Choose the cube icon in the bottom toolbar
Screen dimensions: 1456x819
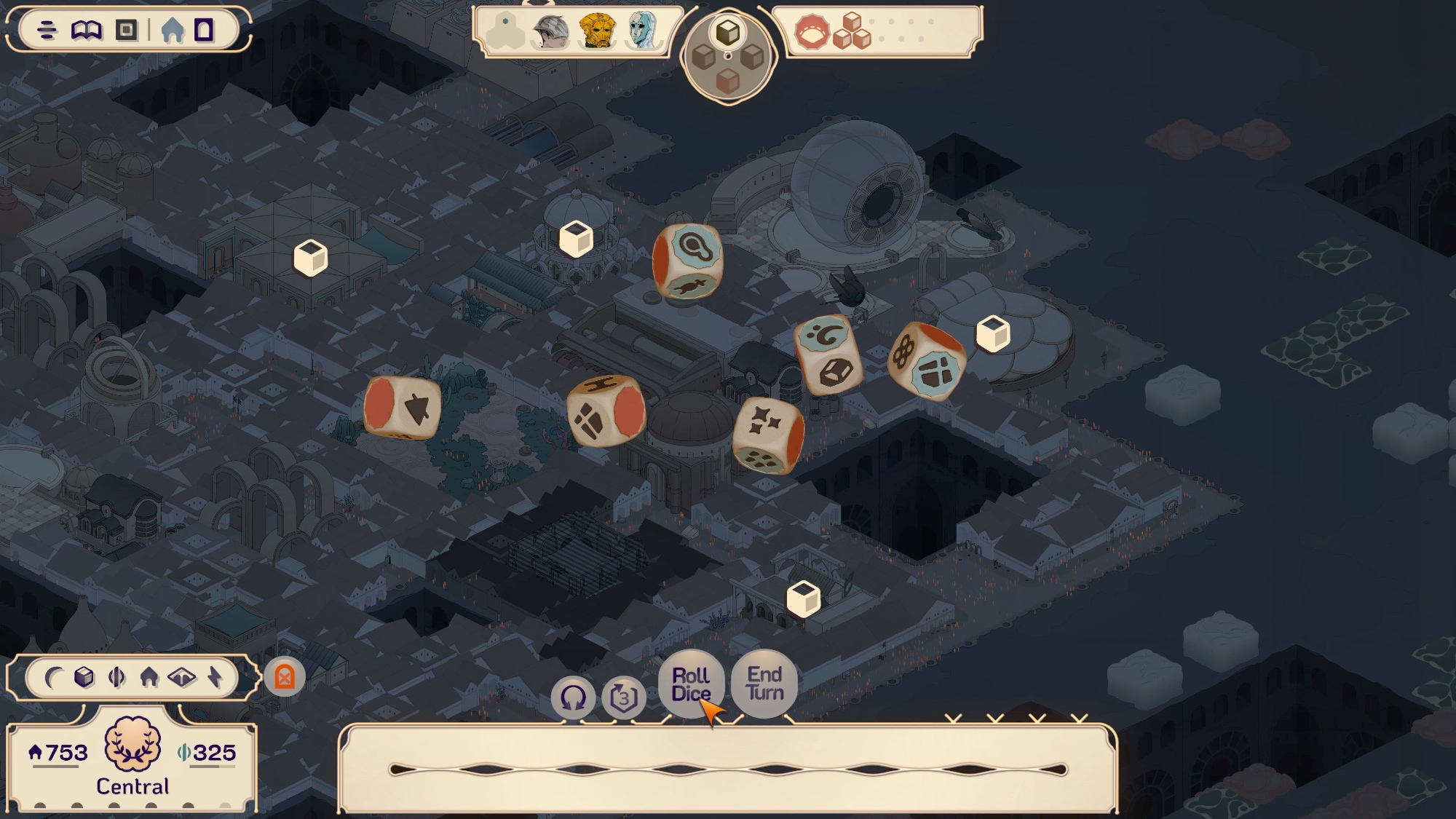pos(84,678)
